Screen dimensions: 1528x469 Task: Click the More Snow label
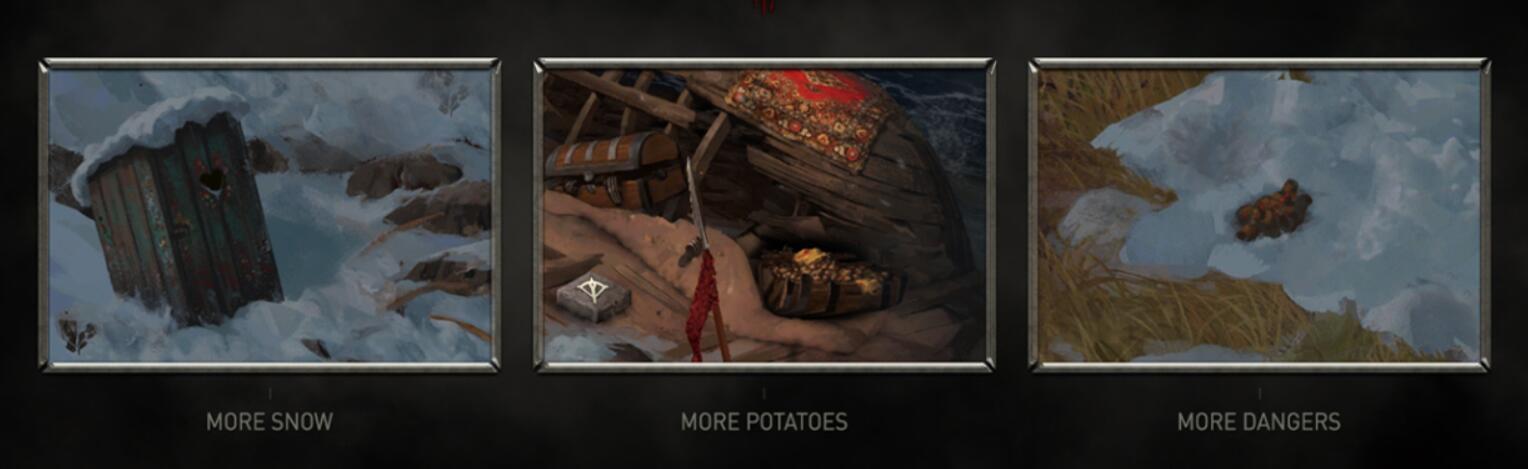(269, 422)
